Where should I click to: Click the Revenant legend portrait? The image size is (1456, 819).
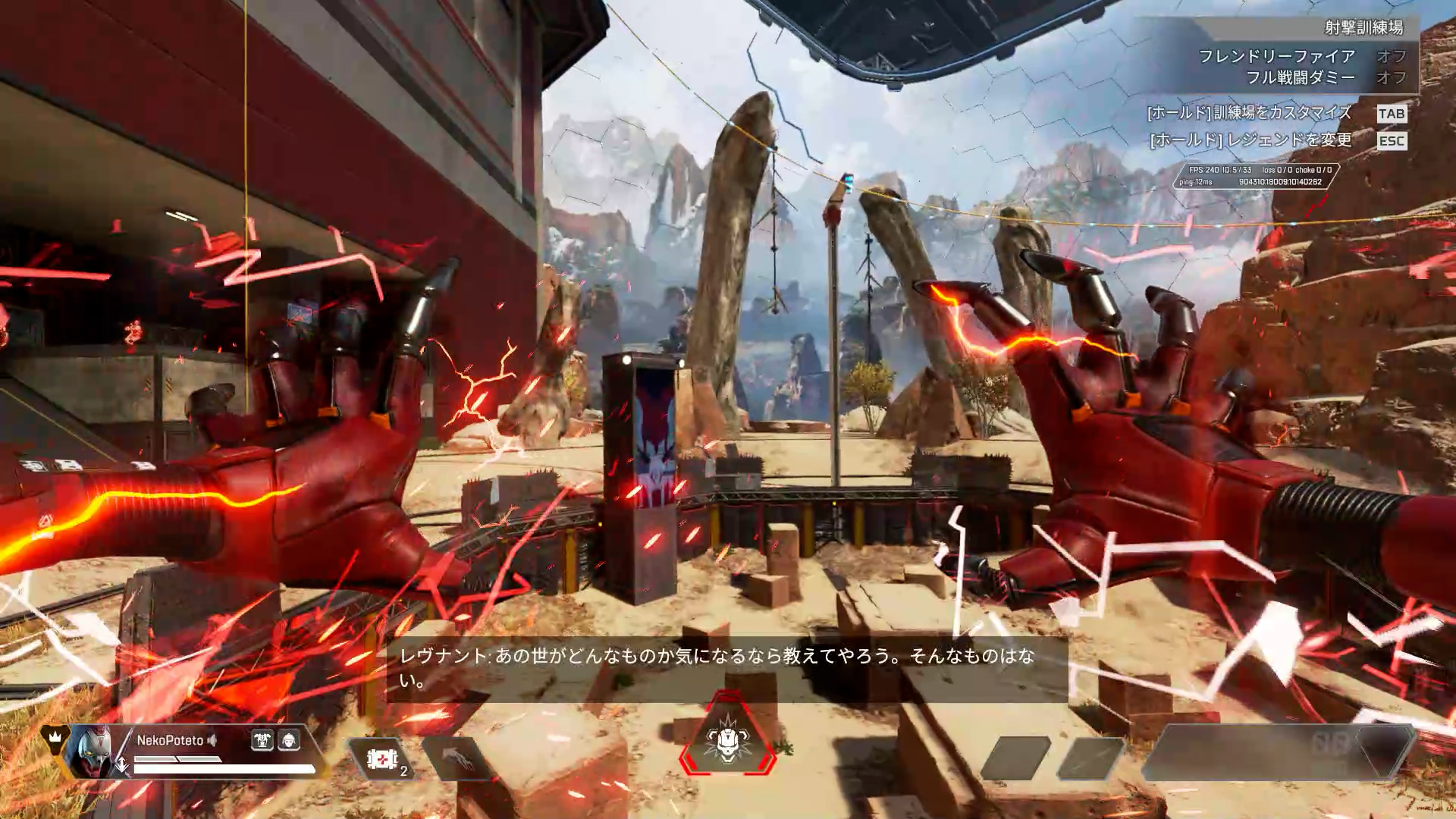90,752
